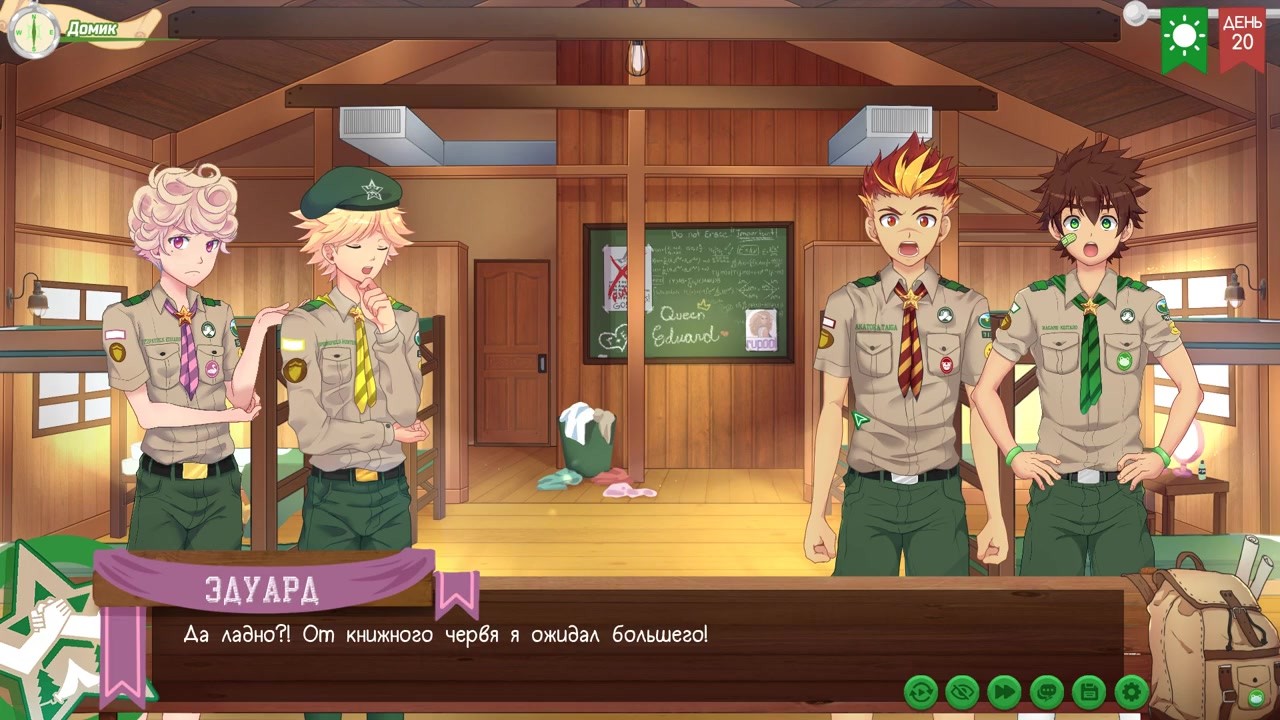Screen dimensions: 1280x720
Task: Fast-forward the dialogue with the skip button
Action: [x=1004, y=691]
